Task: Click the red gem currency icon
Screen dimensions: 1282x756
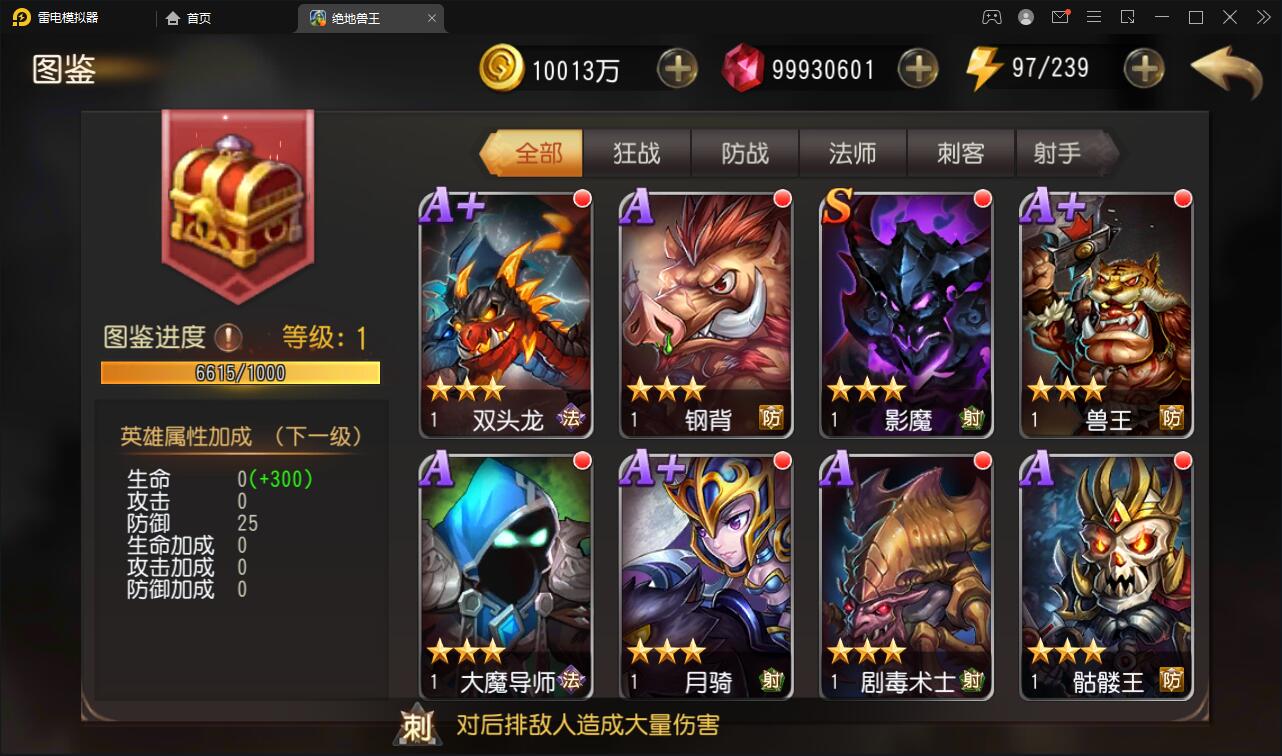Action: tap(747, 67)
